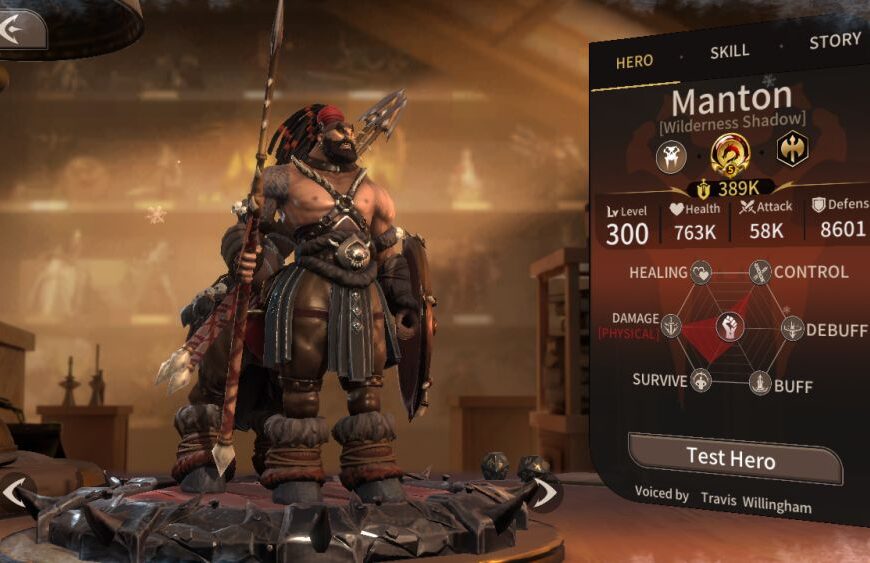This screenshot has width=870, height=563.
Task: Click the fist icon in the radar chart
Action: tap(730, 326)
